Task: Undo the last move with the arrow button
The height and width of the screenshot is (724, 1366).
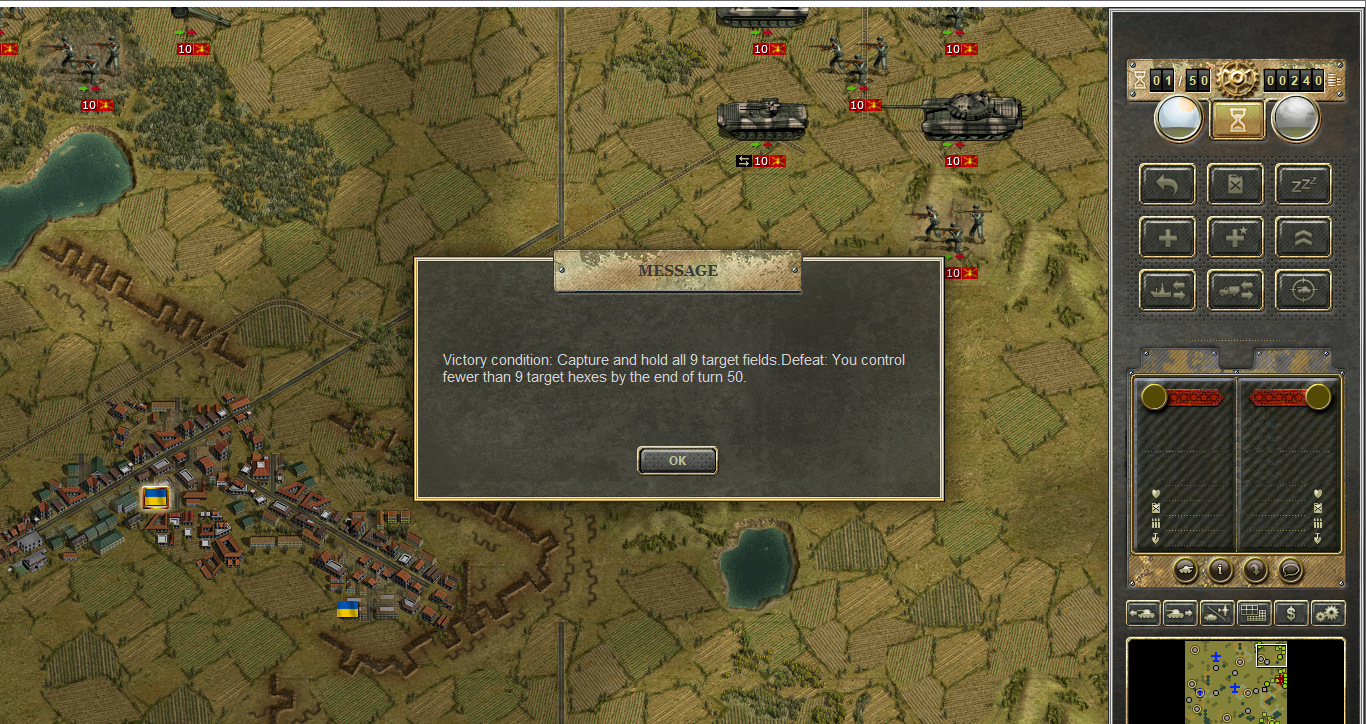Action: (x=1167, y=184)
